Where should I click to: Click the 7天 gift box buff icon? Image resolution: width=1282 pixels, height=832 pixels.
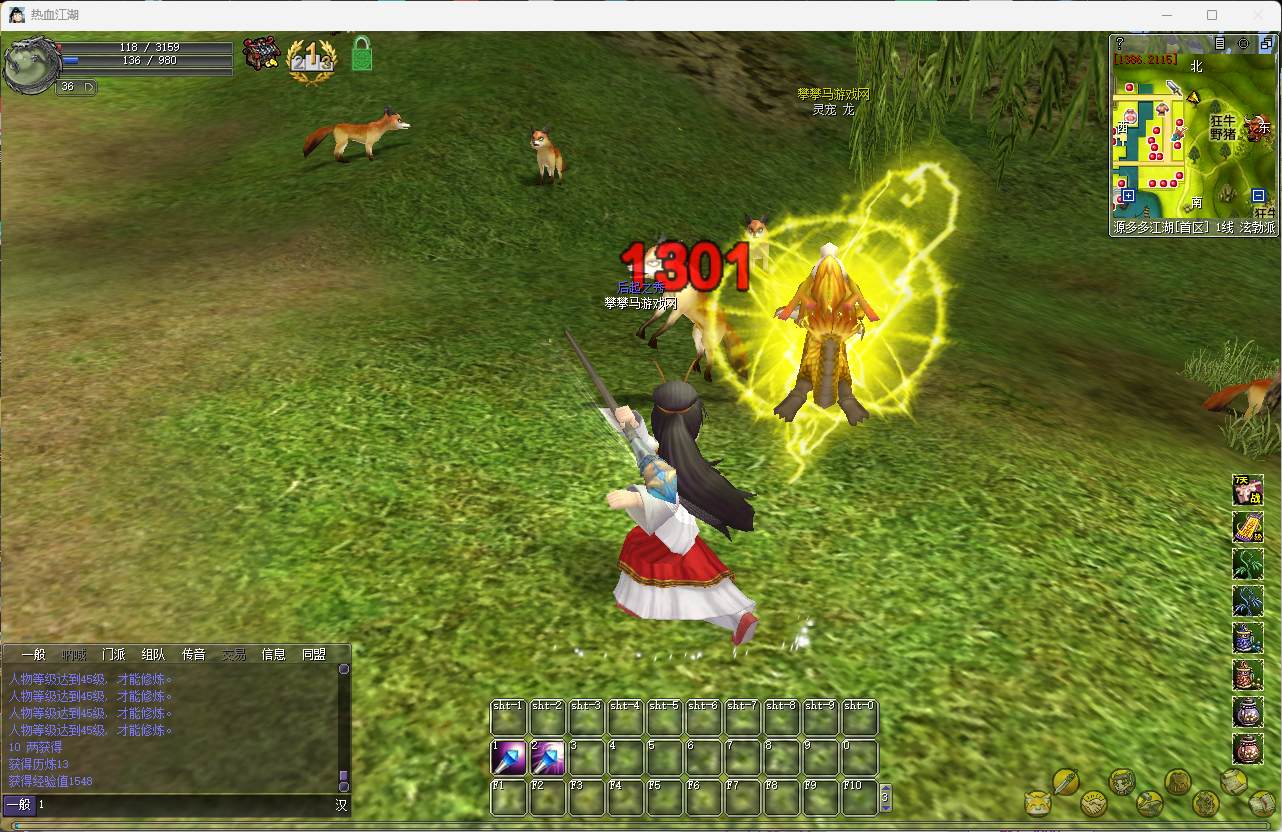(x=1247, y=490)
